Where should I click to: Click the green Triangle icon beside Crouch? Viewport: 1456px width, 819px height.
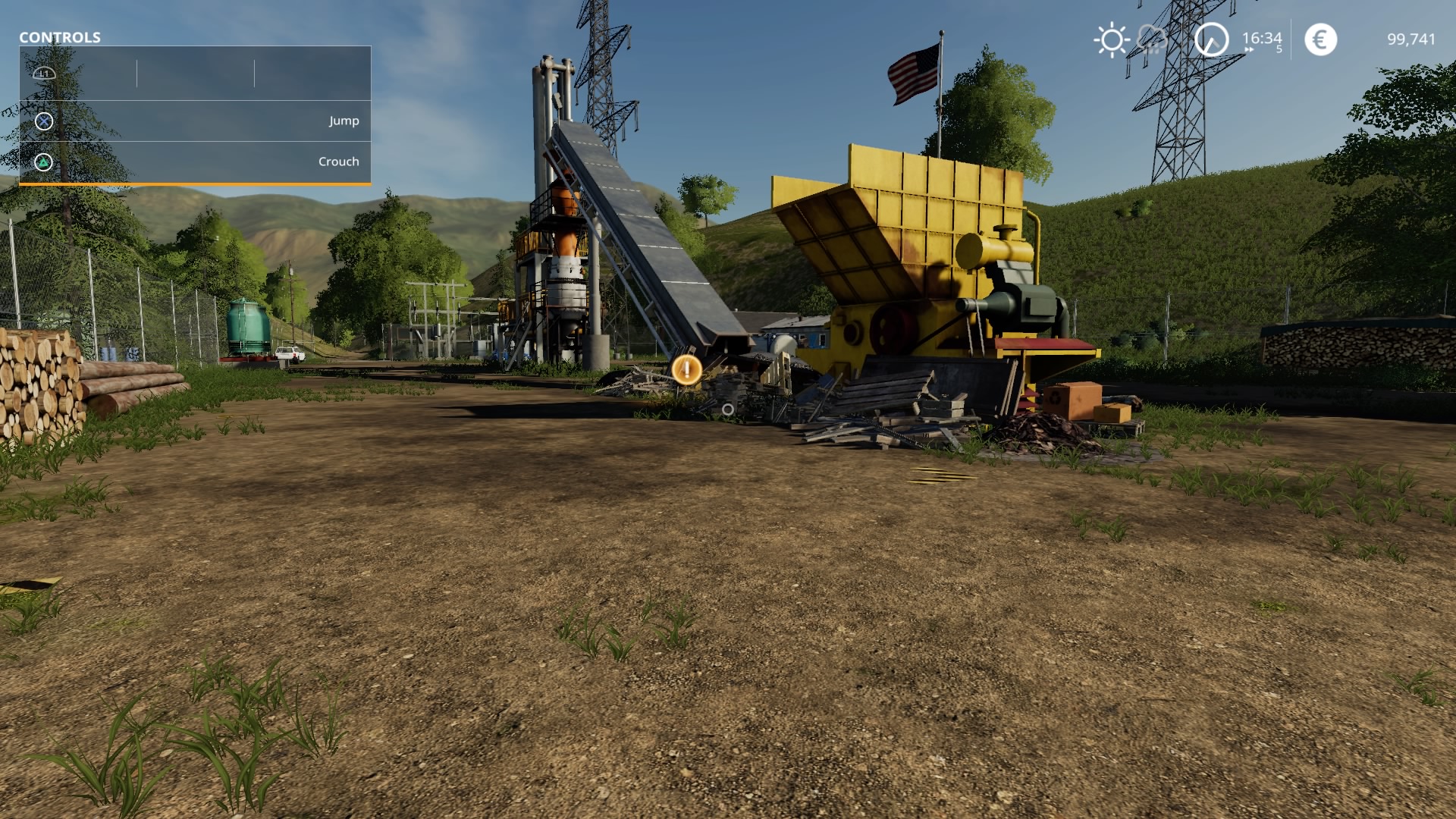[x=43, y=161]
